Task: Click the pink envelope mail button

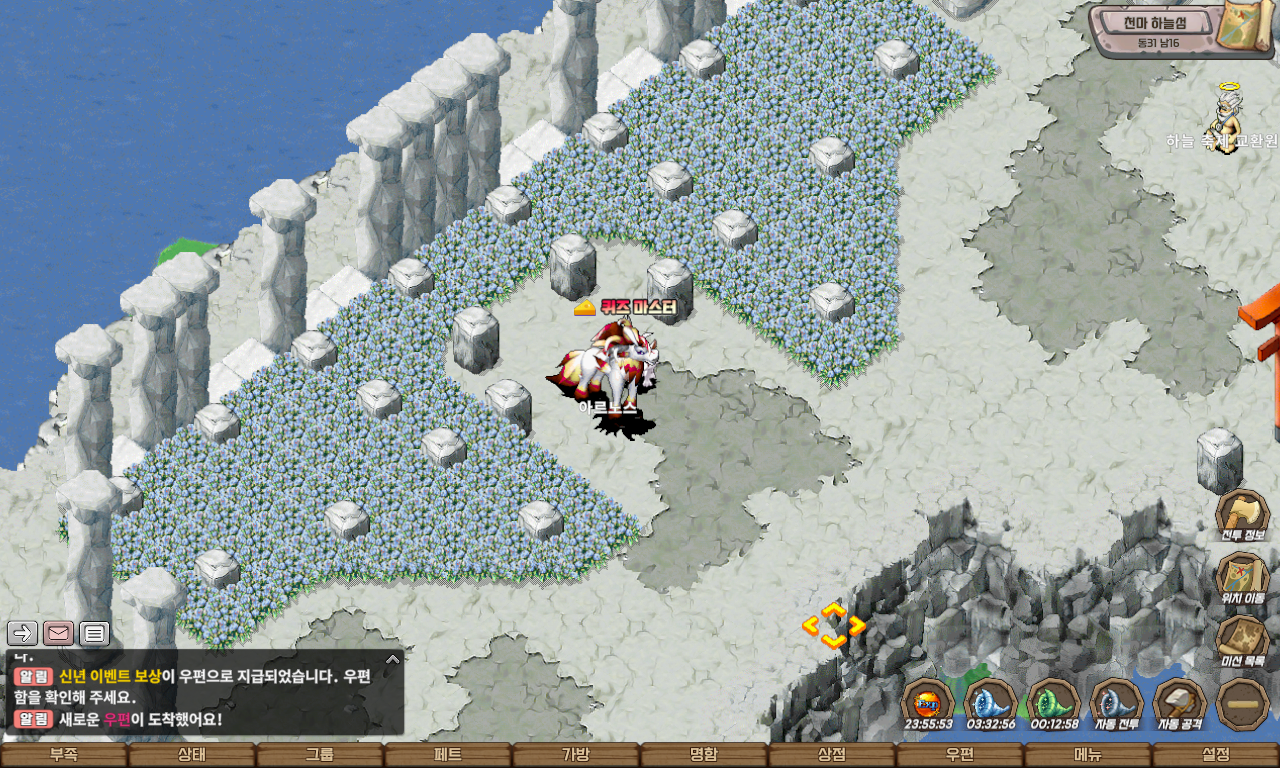Action: pos(58,632)
